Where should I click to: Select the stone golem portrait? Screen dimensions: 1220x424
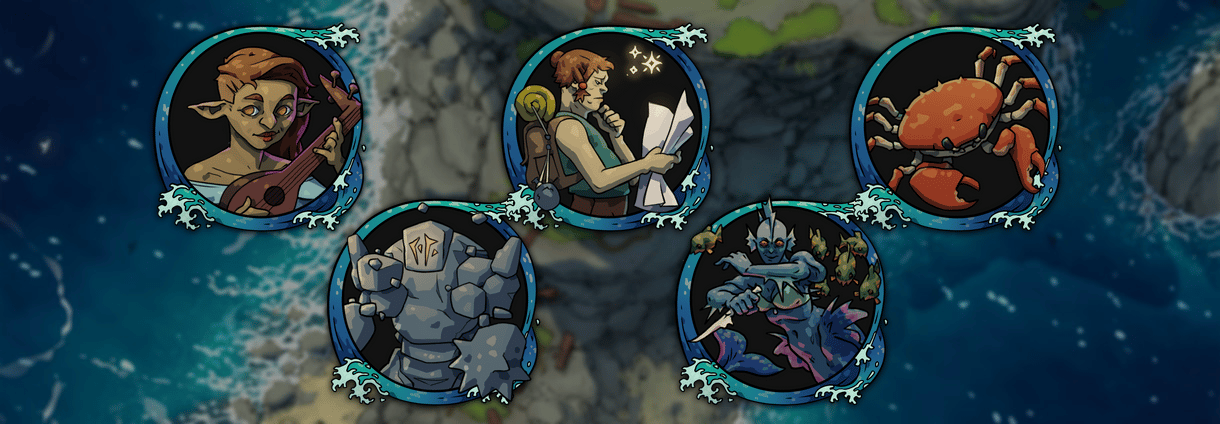tap(433, 305)
